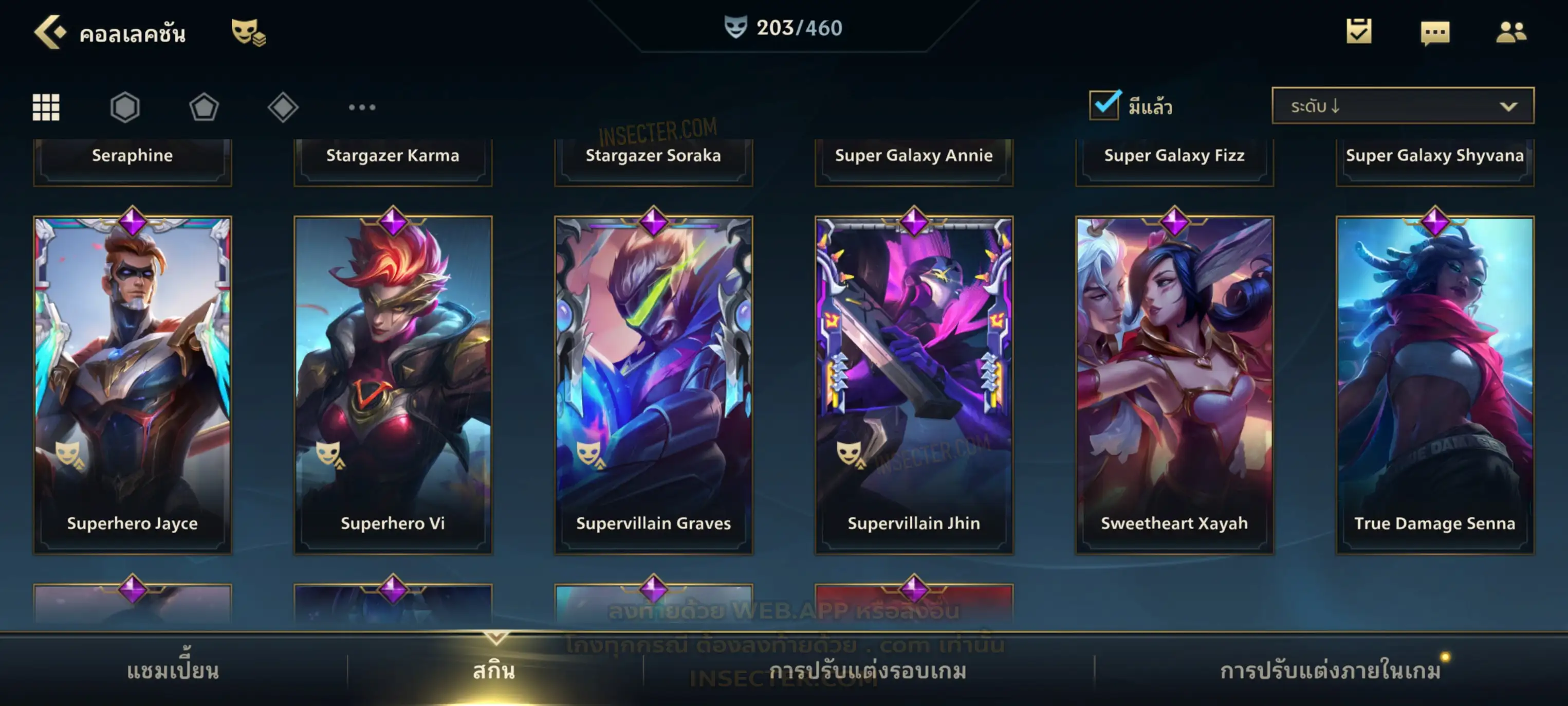Show more filters with three dots
Viewport: 1568px width, 706px height.
tap(362, 107)
